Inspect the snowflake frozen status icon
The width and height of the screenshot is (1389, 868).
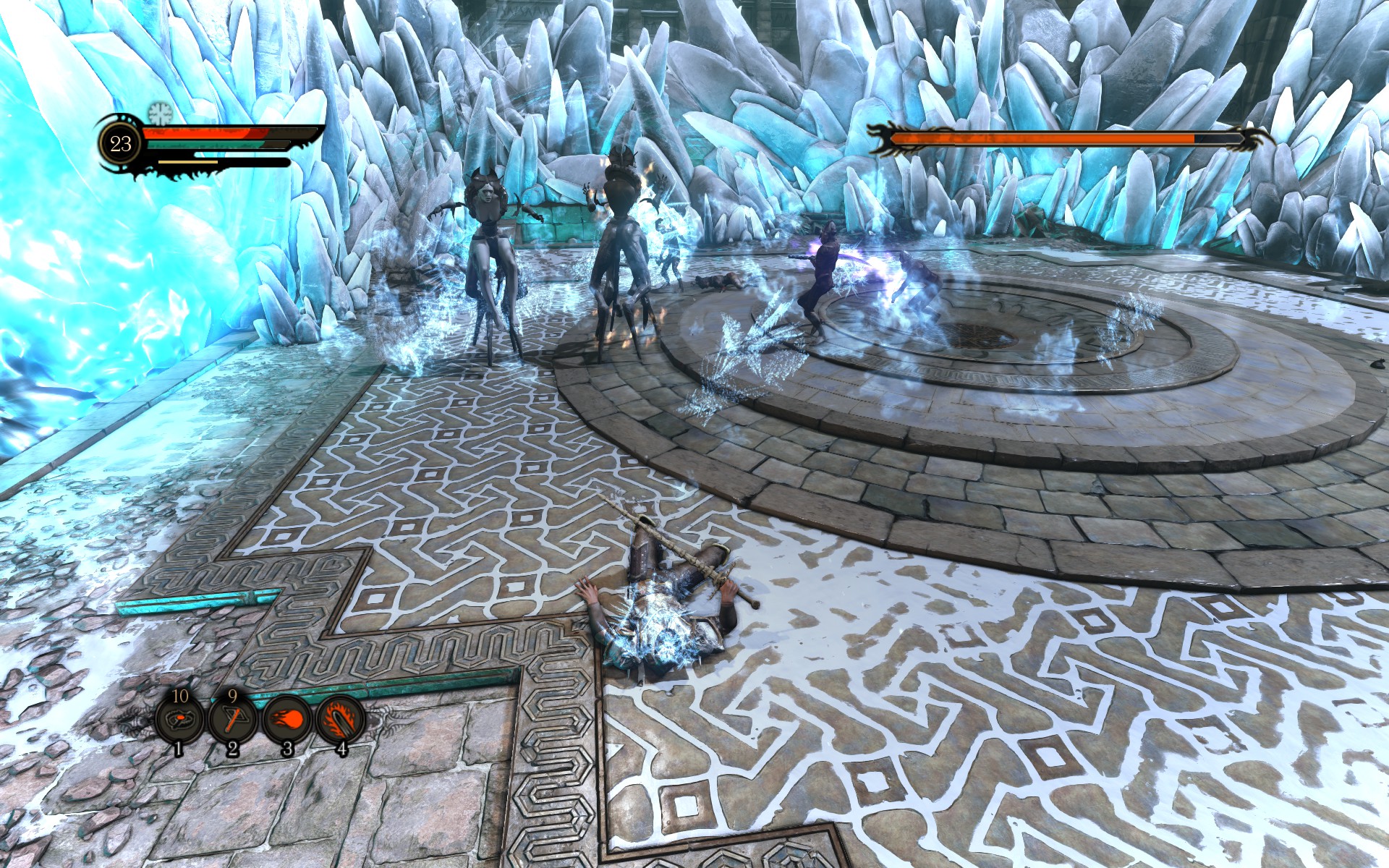pos(159,113)
